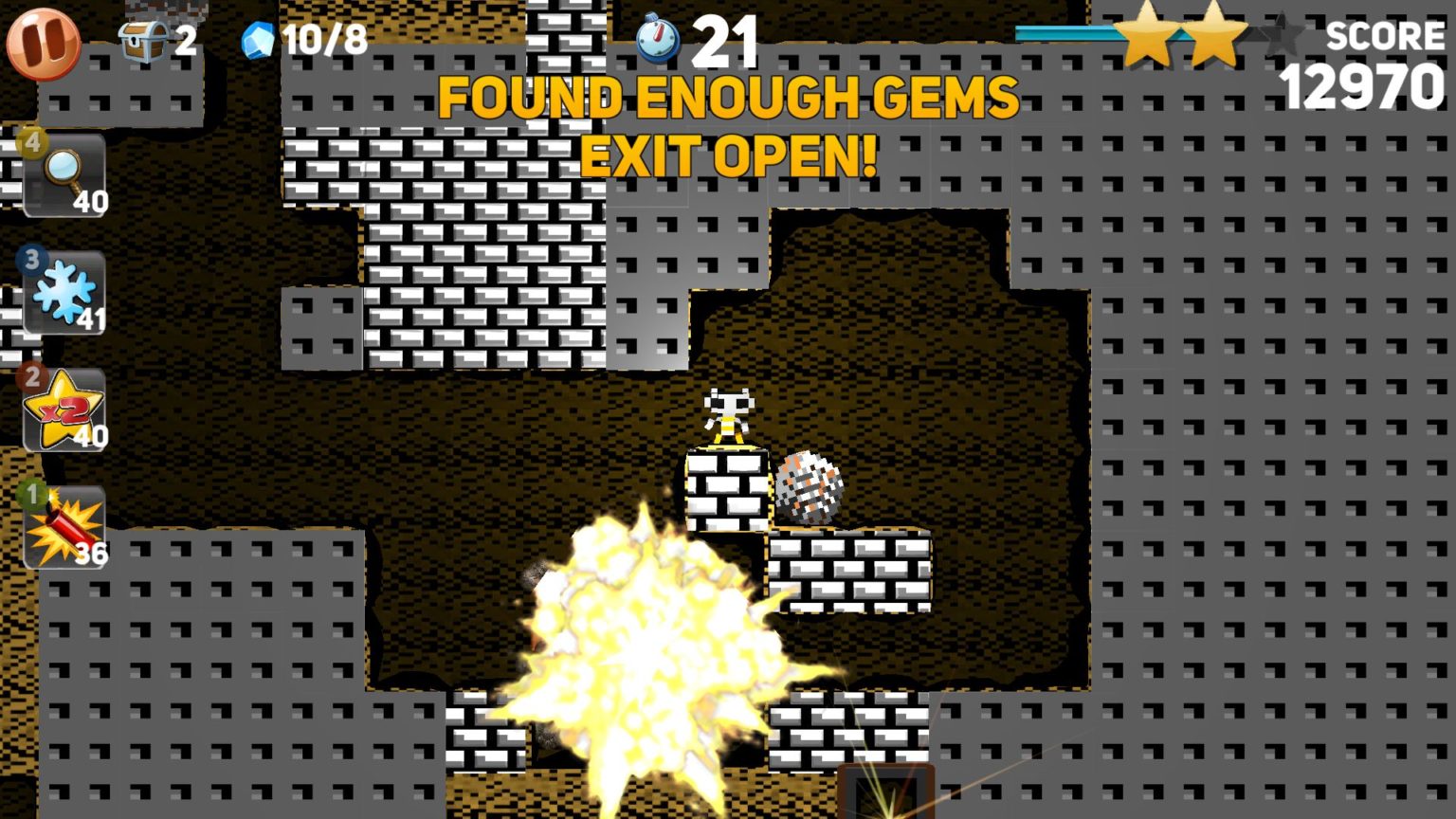Click the number badge on the dynamite slot
Image resolution: width=1456 pixels, height=819 pixels.
pos(33,492)
